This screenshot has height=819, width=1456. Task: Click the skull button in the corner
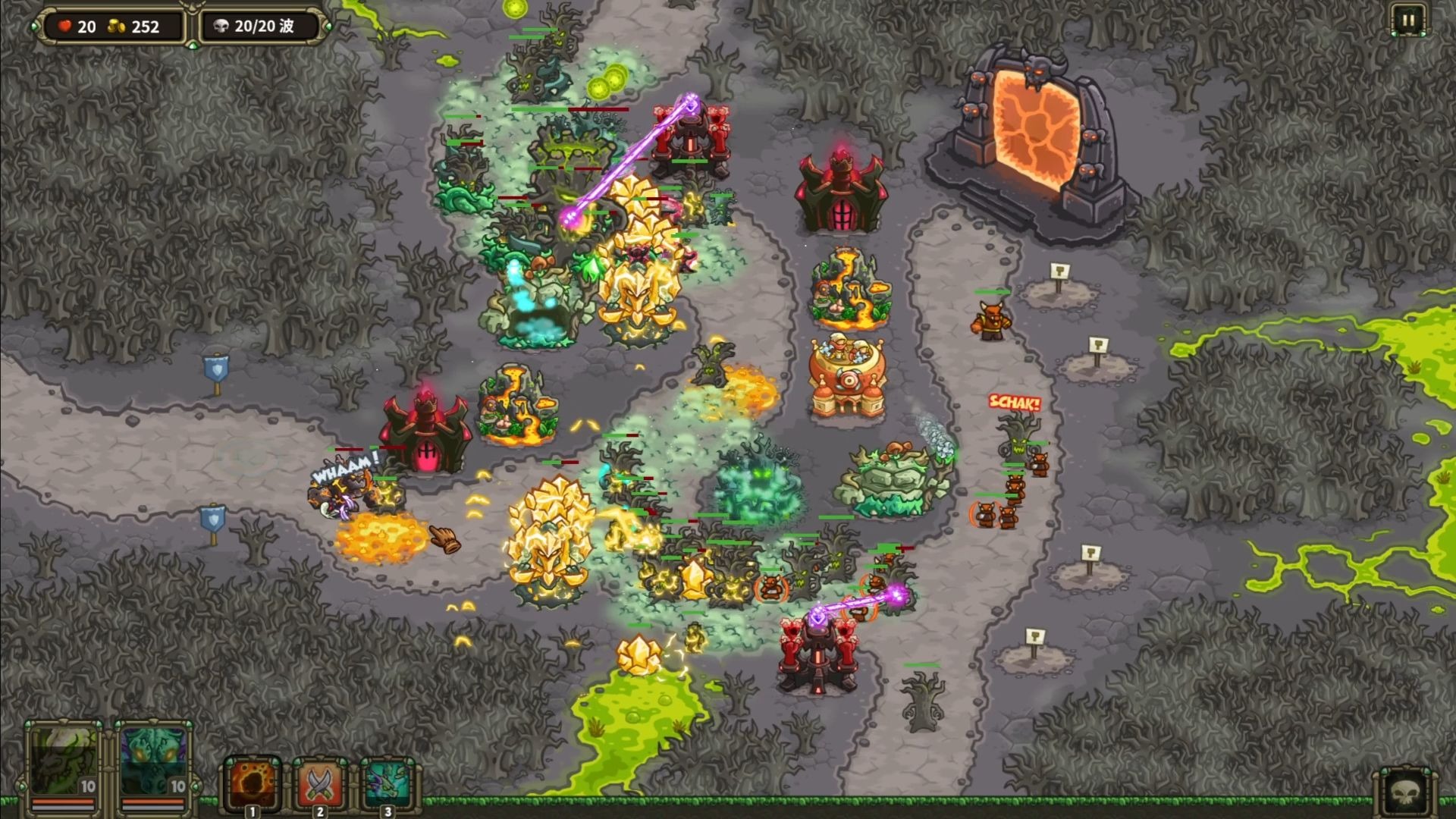[1405, 792]
